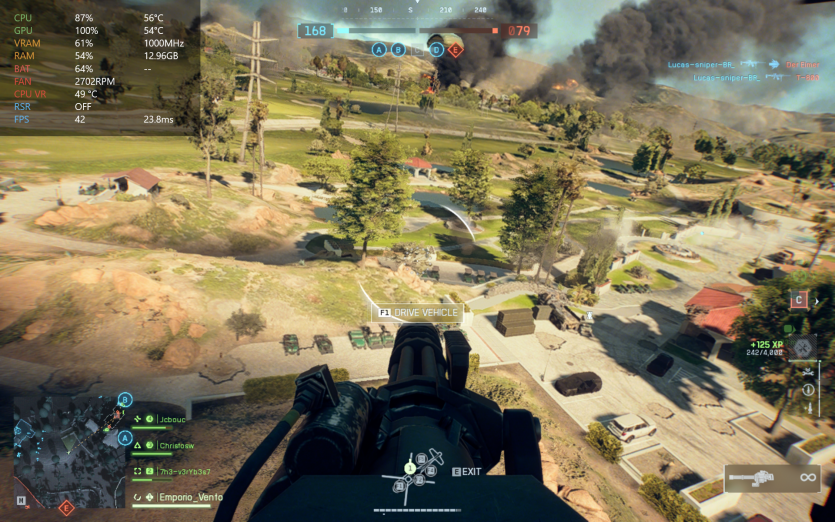Click enemy-held objective E diamond at top
Viewport: 835px width, 522px height.
(455, 49)
